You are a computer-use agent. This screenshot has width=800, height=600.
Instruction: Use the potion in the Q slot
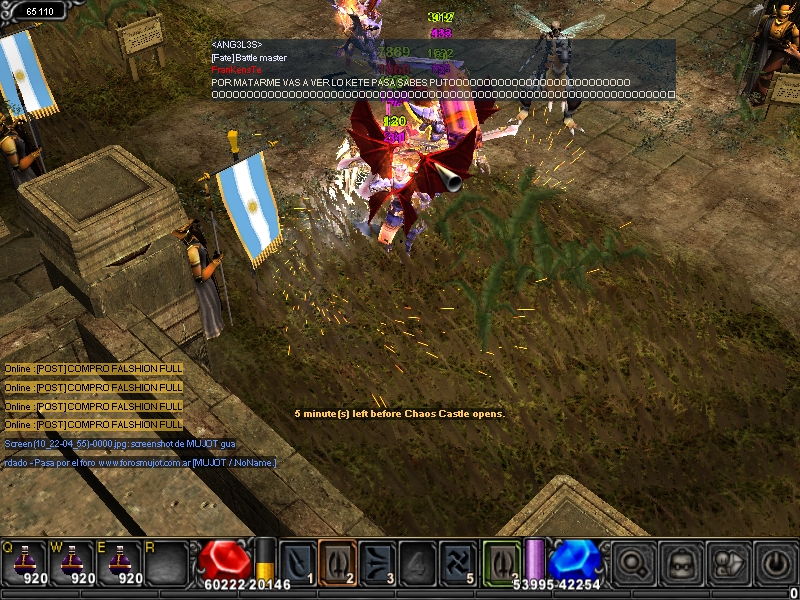(24, 562)
